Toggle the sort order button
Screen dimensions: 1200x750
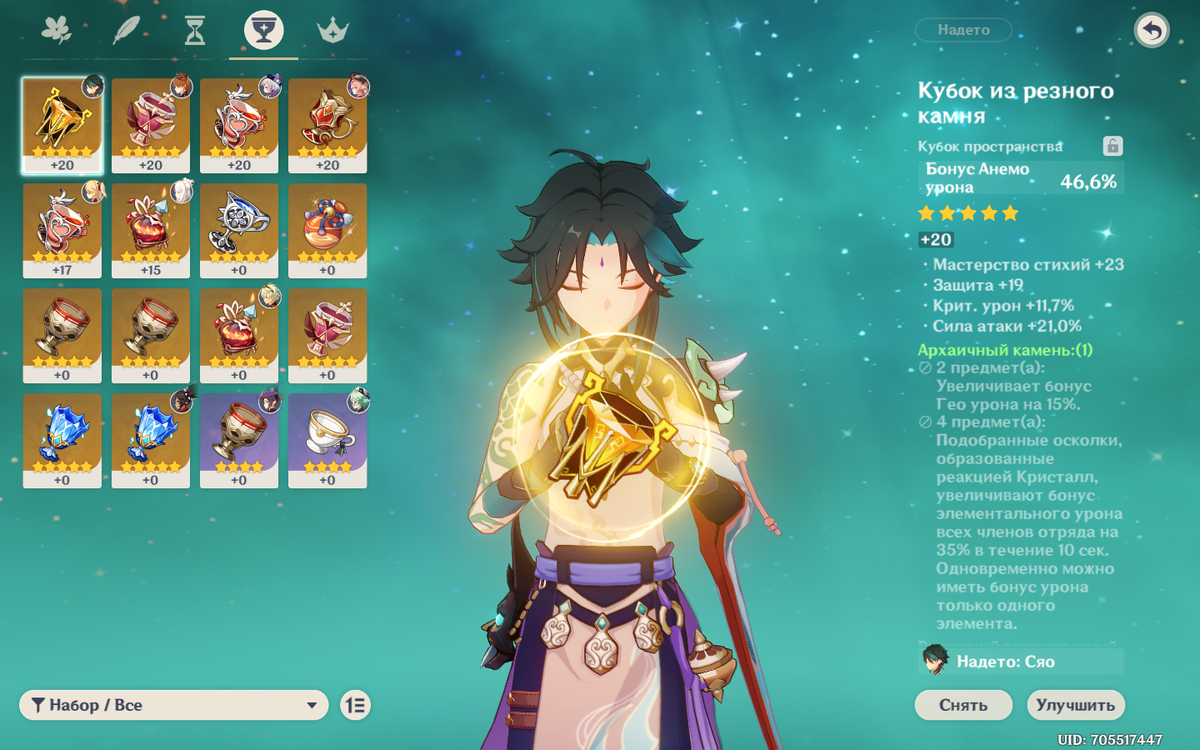355,705
